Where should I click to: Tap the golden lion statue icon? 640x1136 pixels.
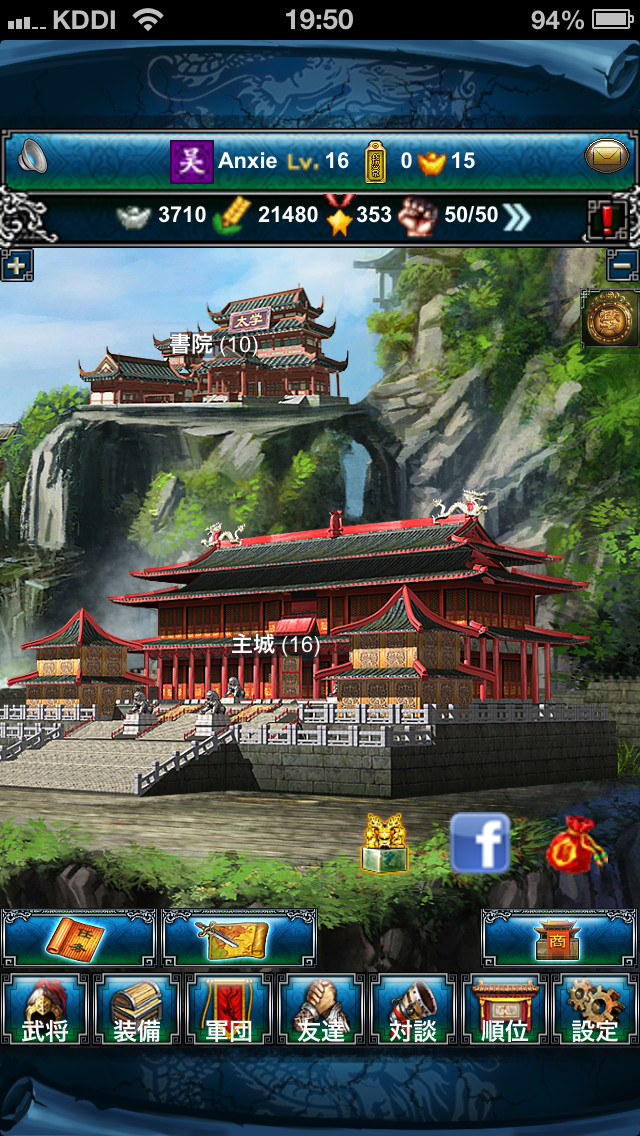[x=385, y=844]
